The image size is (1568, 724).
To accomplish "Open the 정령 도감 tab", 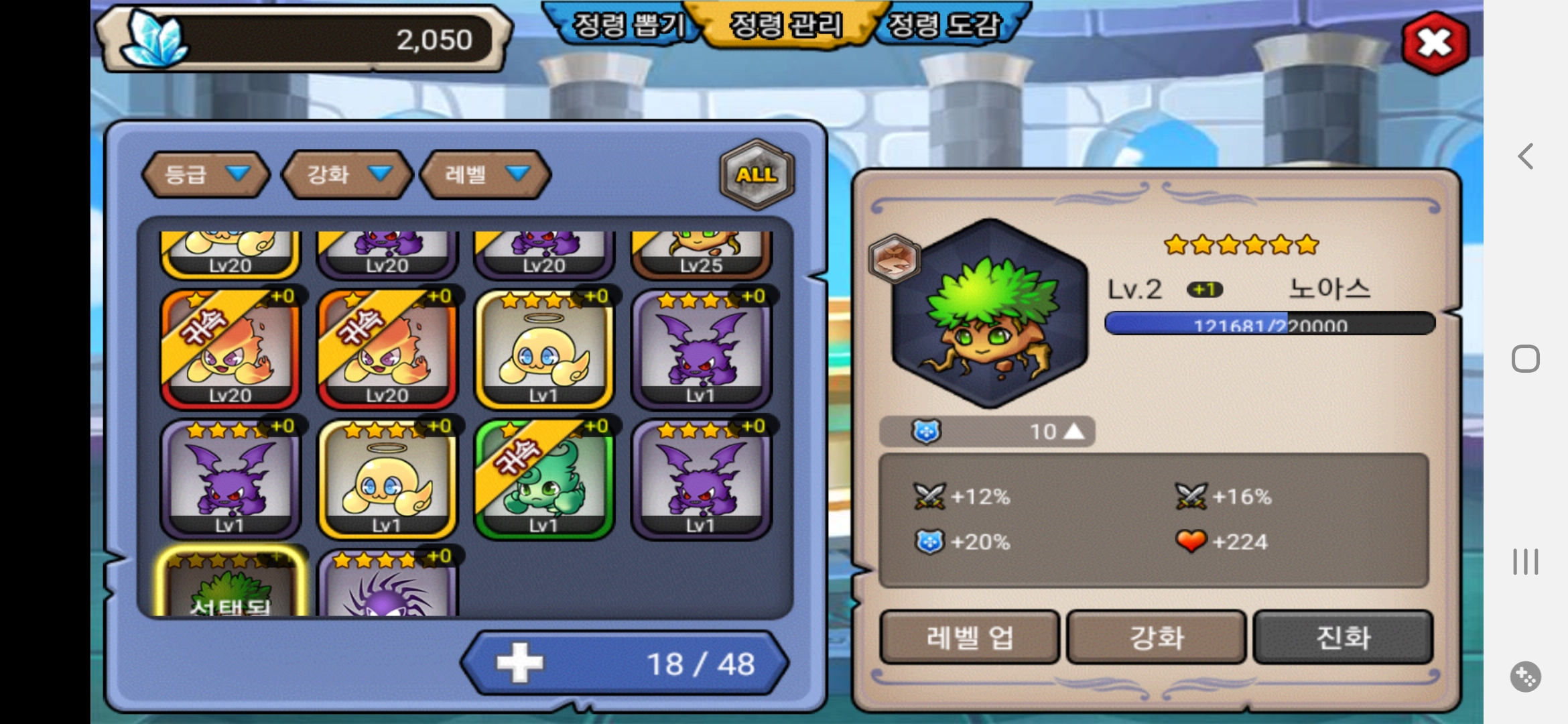I will tap(943, 25).
